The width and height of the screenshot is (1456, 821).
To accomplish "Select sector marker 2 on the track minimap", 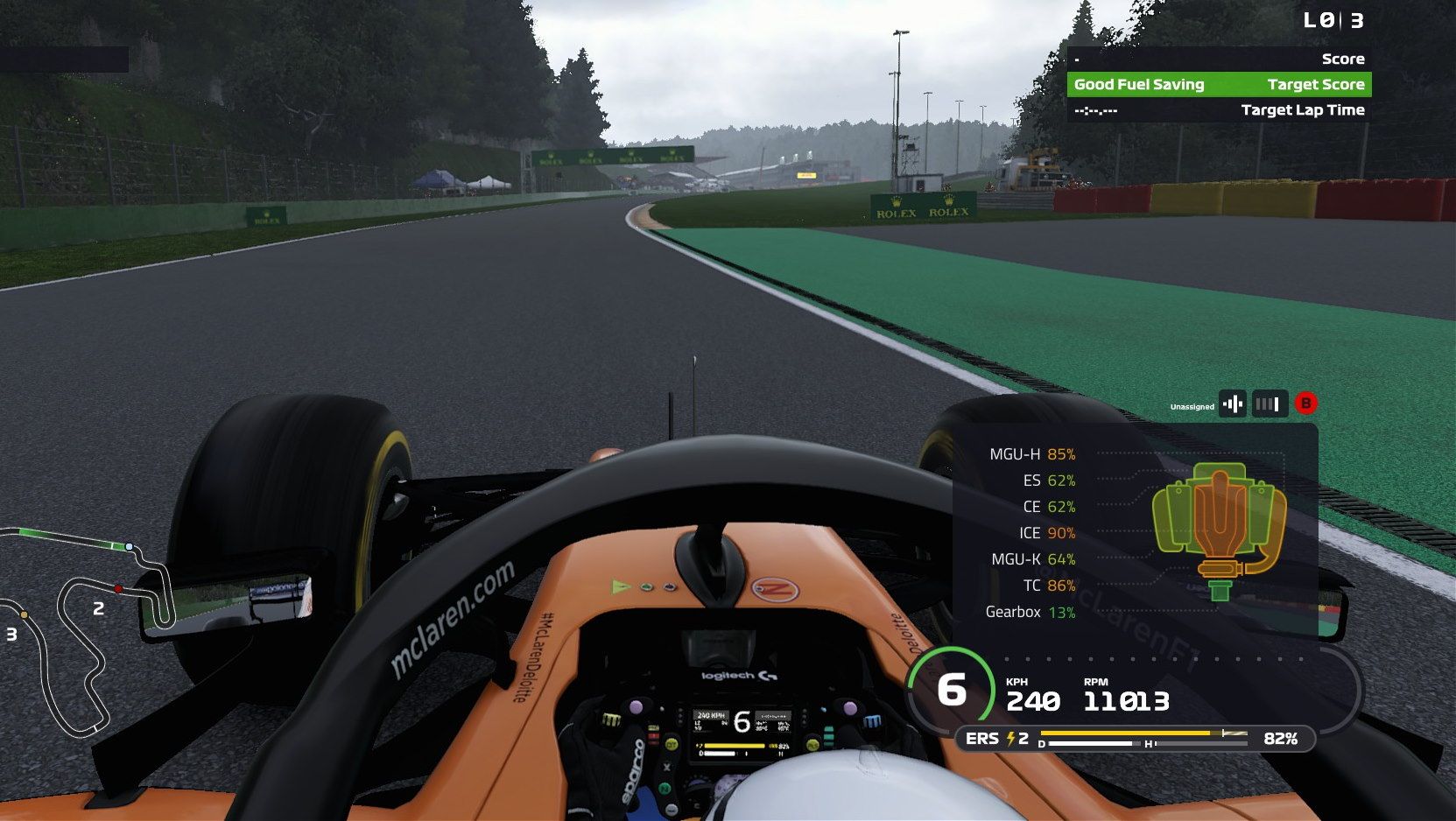I will [x=98, y=607].
